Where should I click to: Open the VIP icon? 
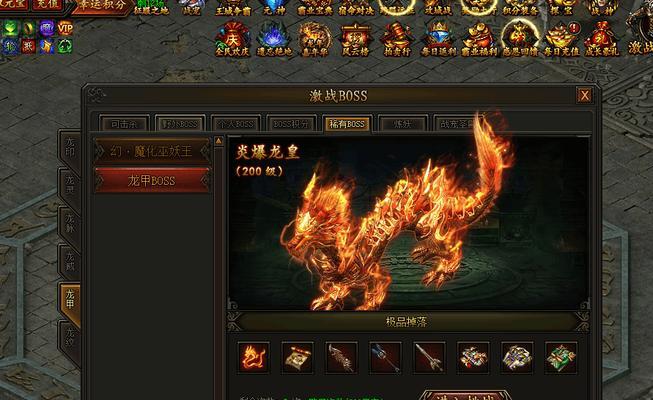(65, 29)
